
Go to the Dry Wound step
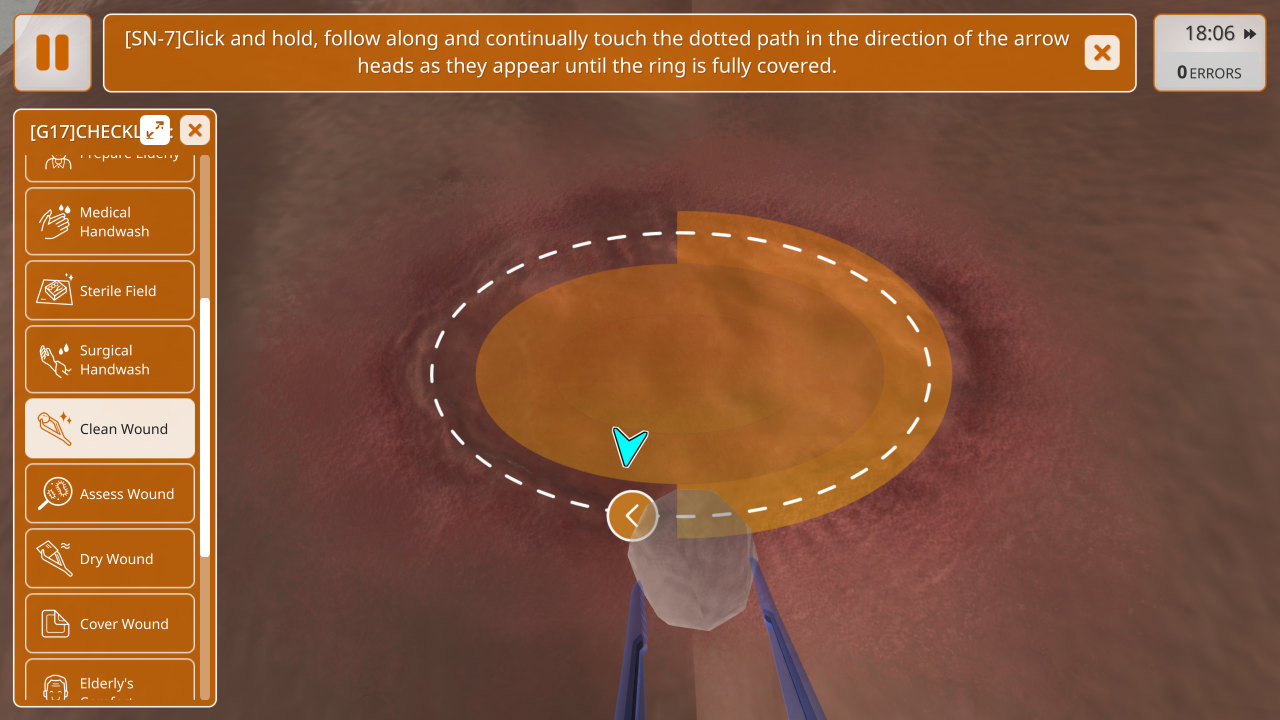pyautogui.click(x=110, y=559)
